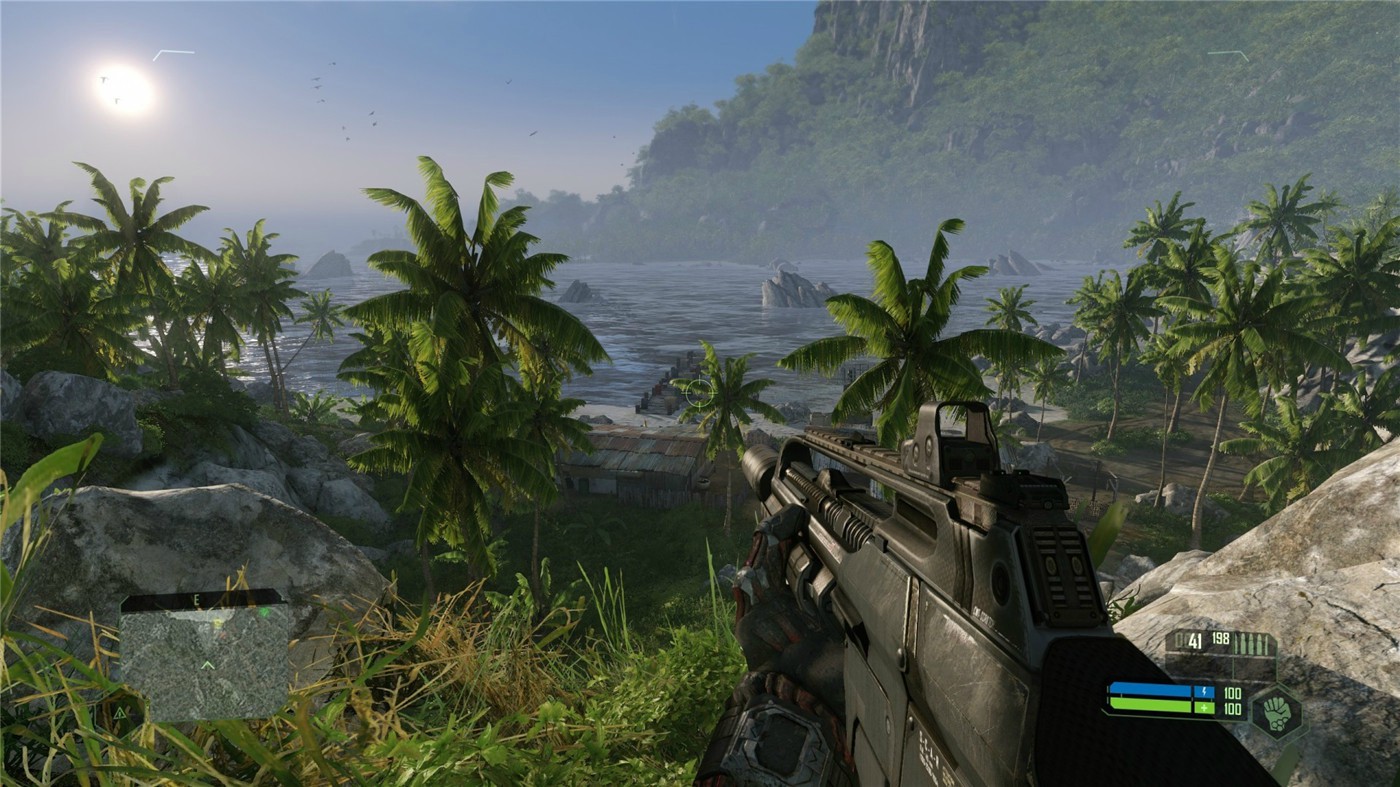
Task: Click the player direction arrow on the minimap
Action: pyautogui.click(x=208, y=664)
